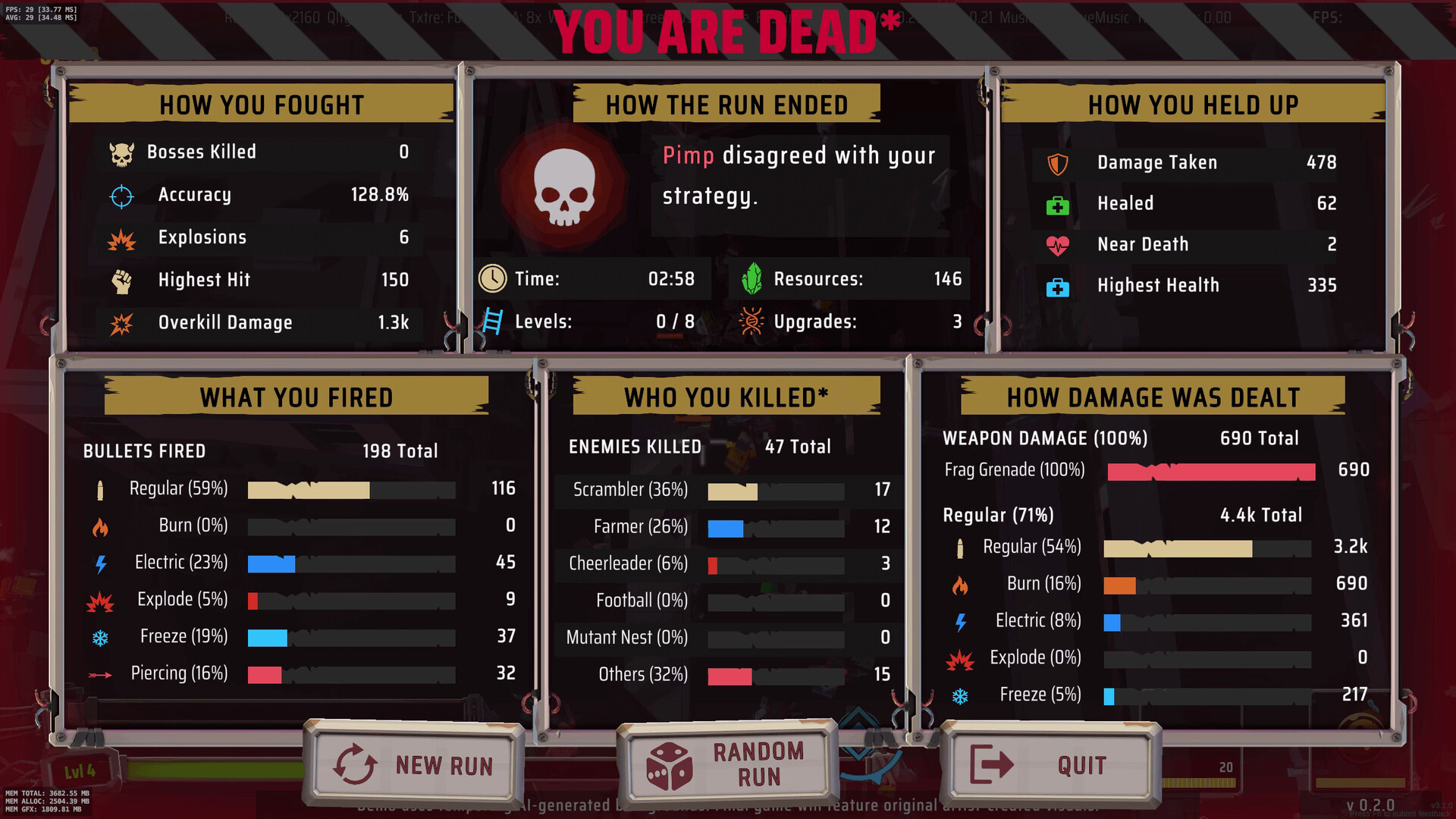
Task: Select the lightning bolt Electric bullet icon
Action: [x=102, y=562]
